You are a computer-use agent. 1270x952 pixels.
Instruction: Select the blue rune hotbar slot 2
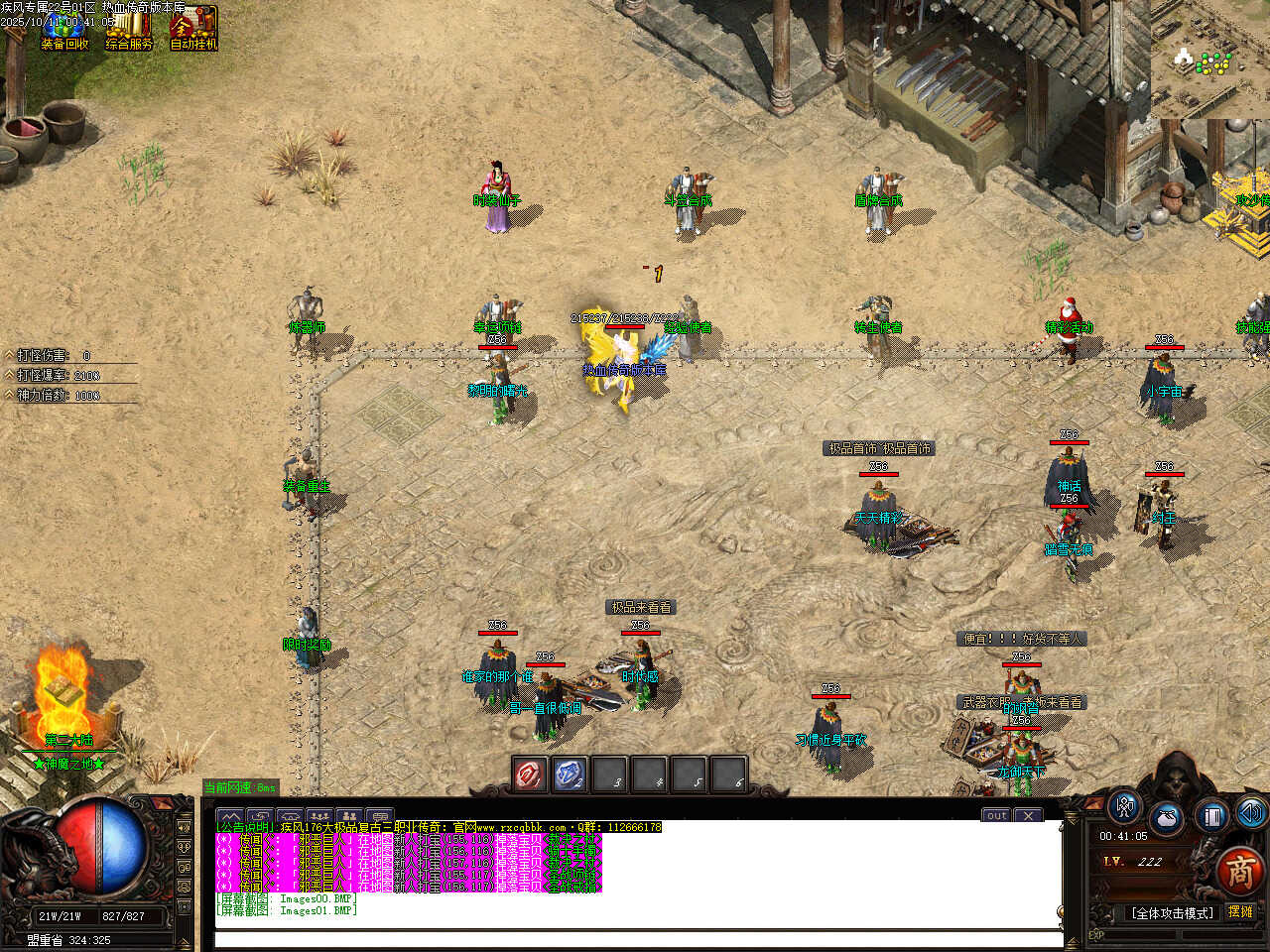[570, 774]
